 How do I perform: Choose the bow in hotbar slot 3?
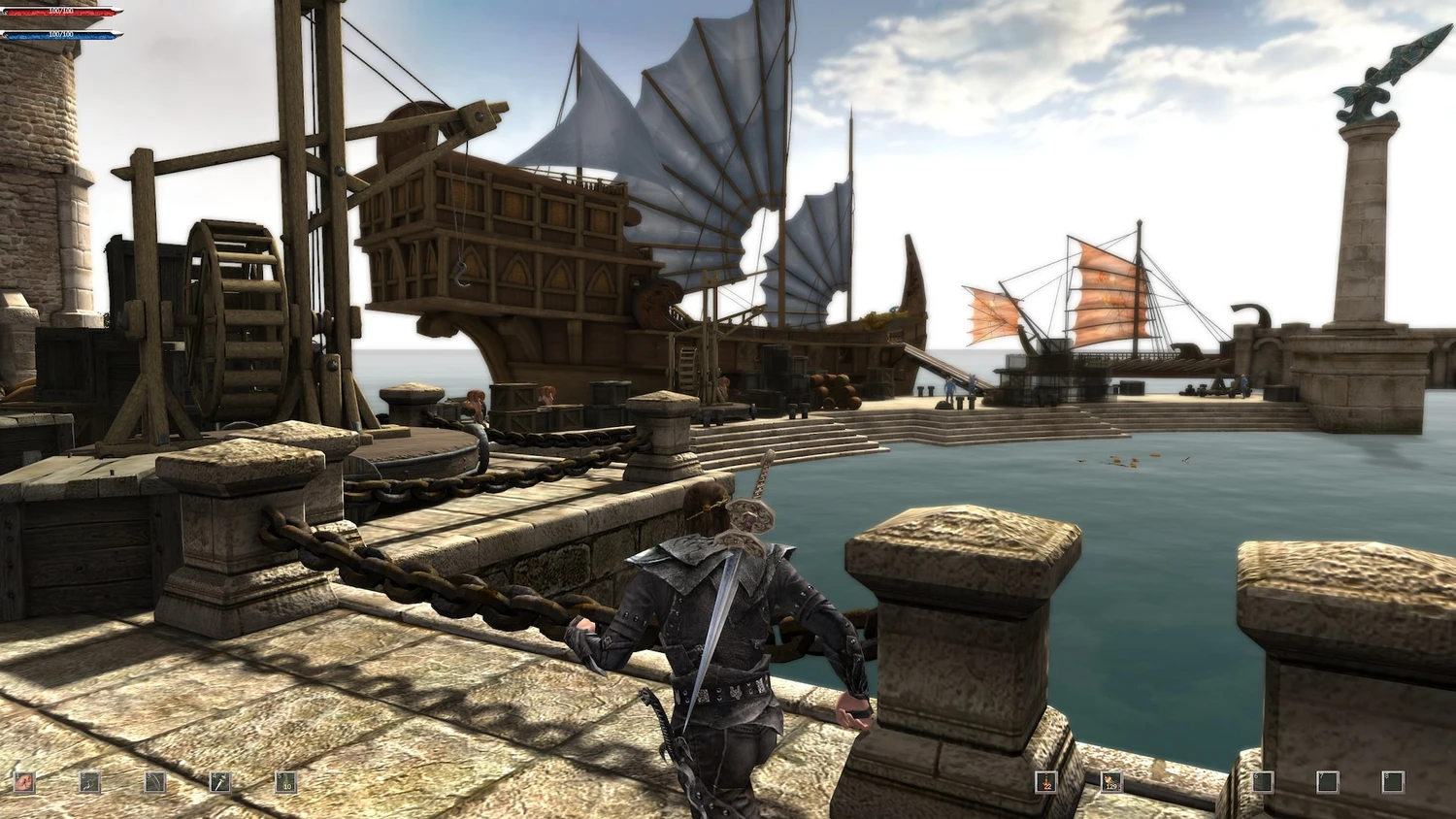click(154, 782)
